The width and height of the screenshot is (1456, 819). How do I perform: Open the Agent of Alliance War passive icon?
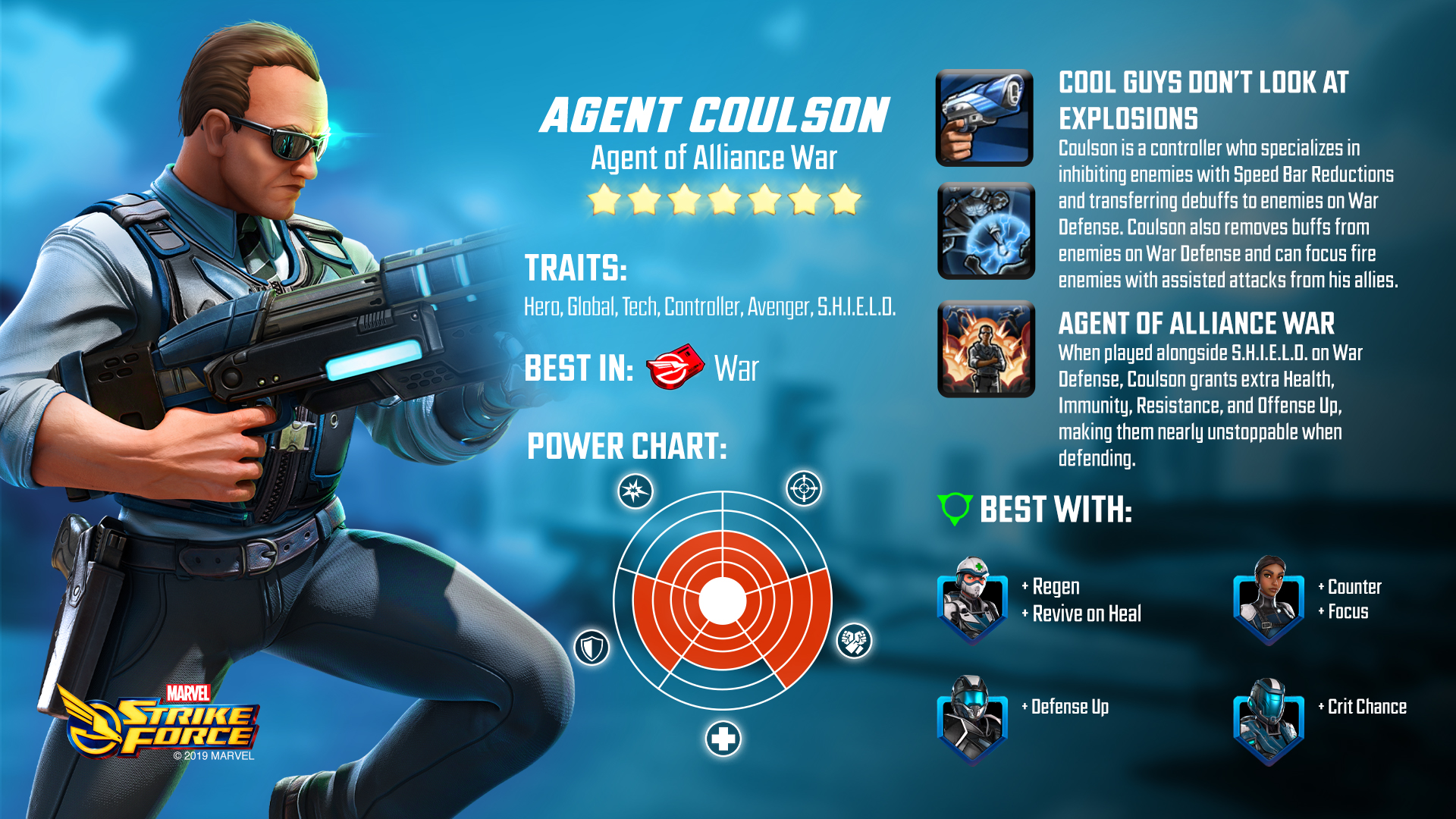pos(986,349)
